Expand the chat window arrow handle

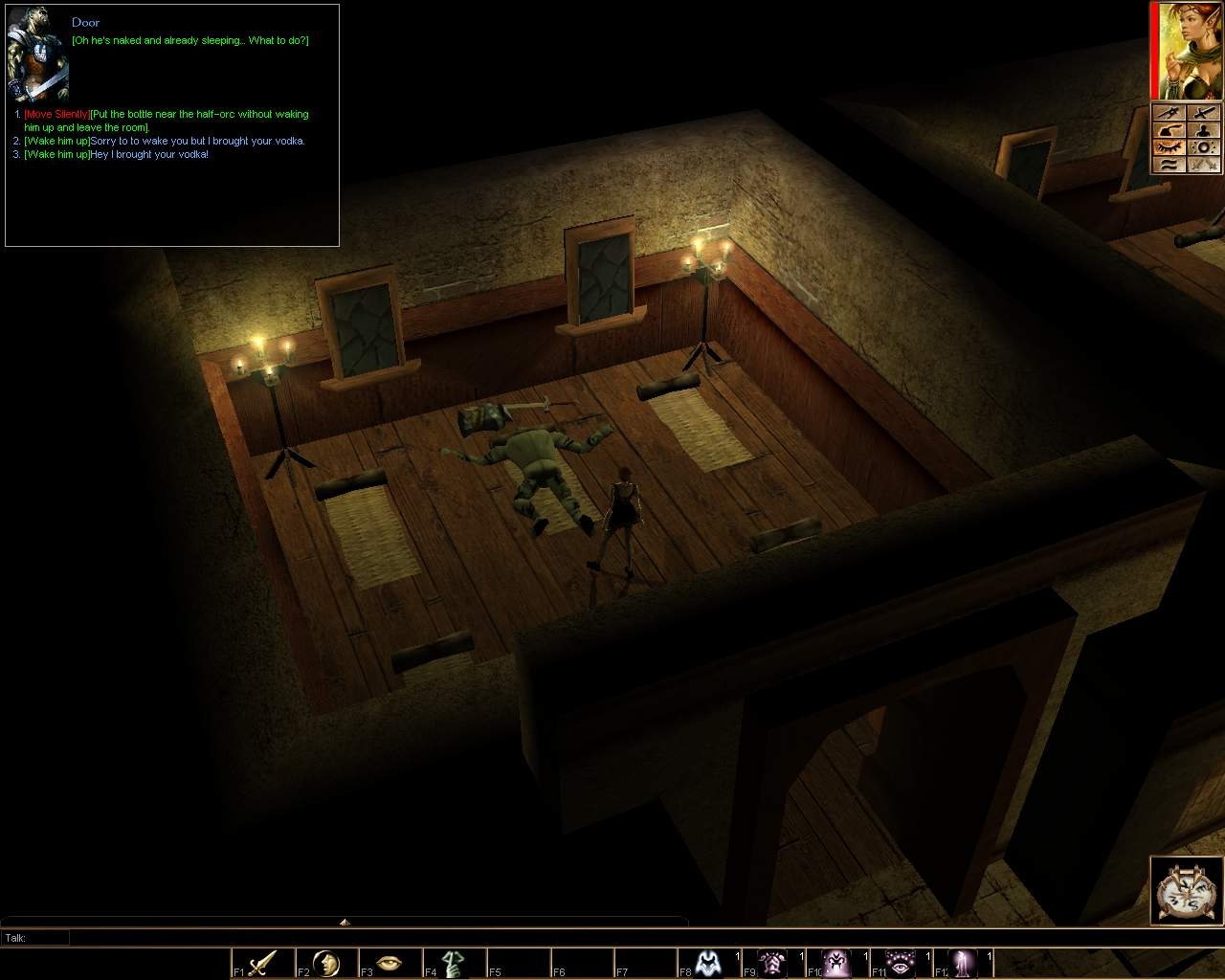pos(345,923)
